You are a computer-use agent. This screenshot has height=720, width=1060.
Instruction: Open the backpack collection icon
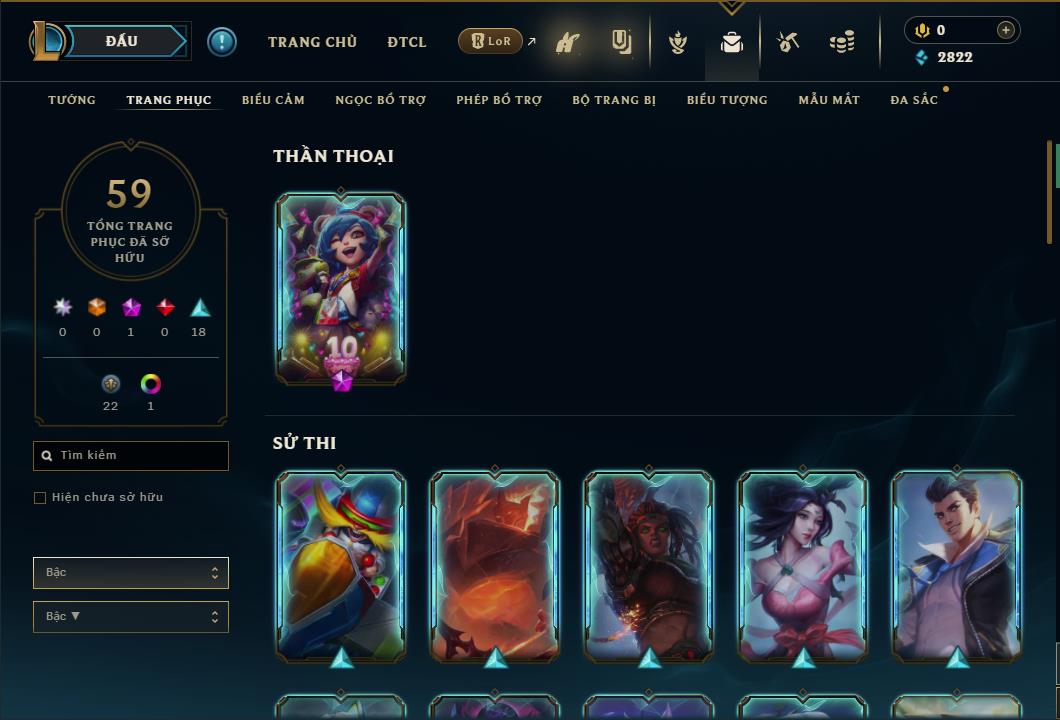pos(732,42)
